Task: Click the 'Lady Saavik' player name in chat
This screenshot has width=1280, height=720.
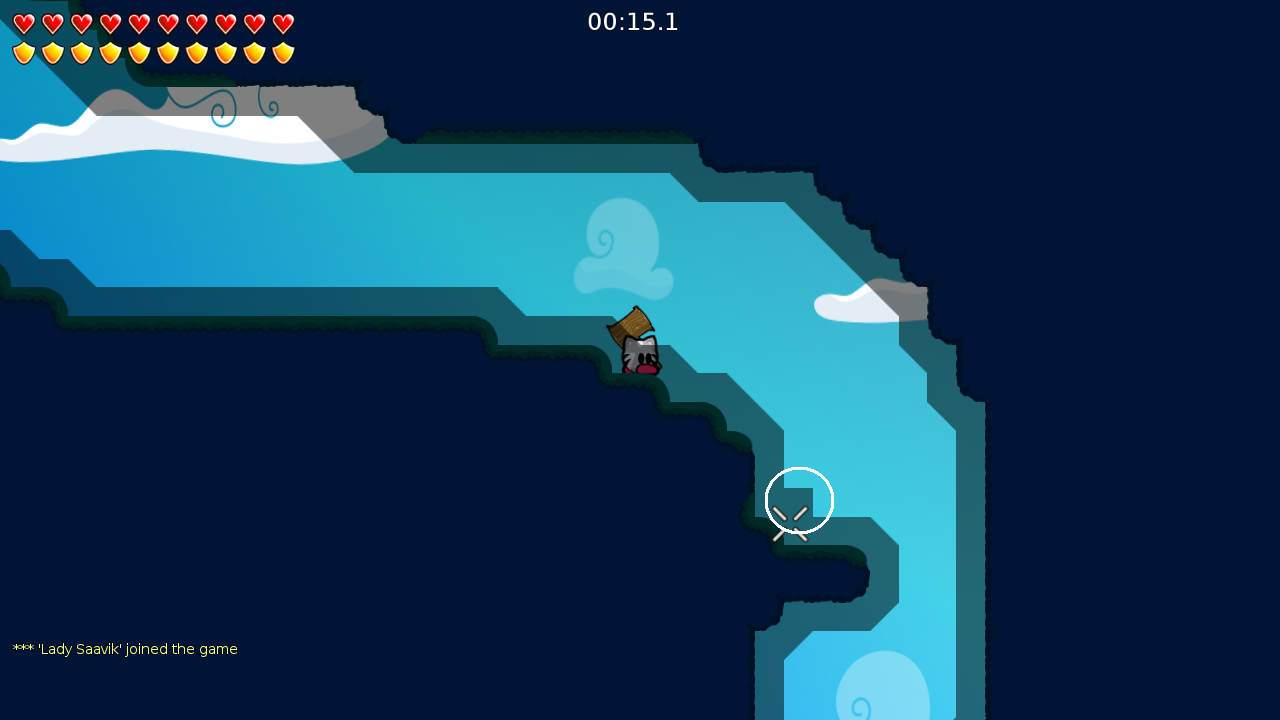Action: (83, 649)
